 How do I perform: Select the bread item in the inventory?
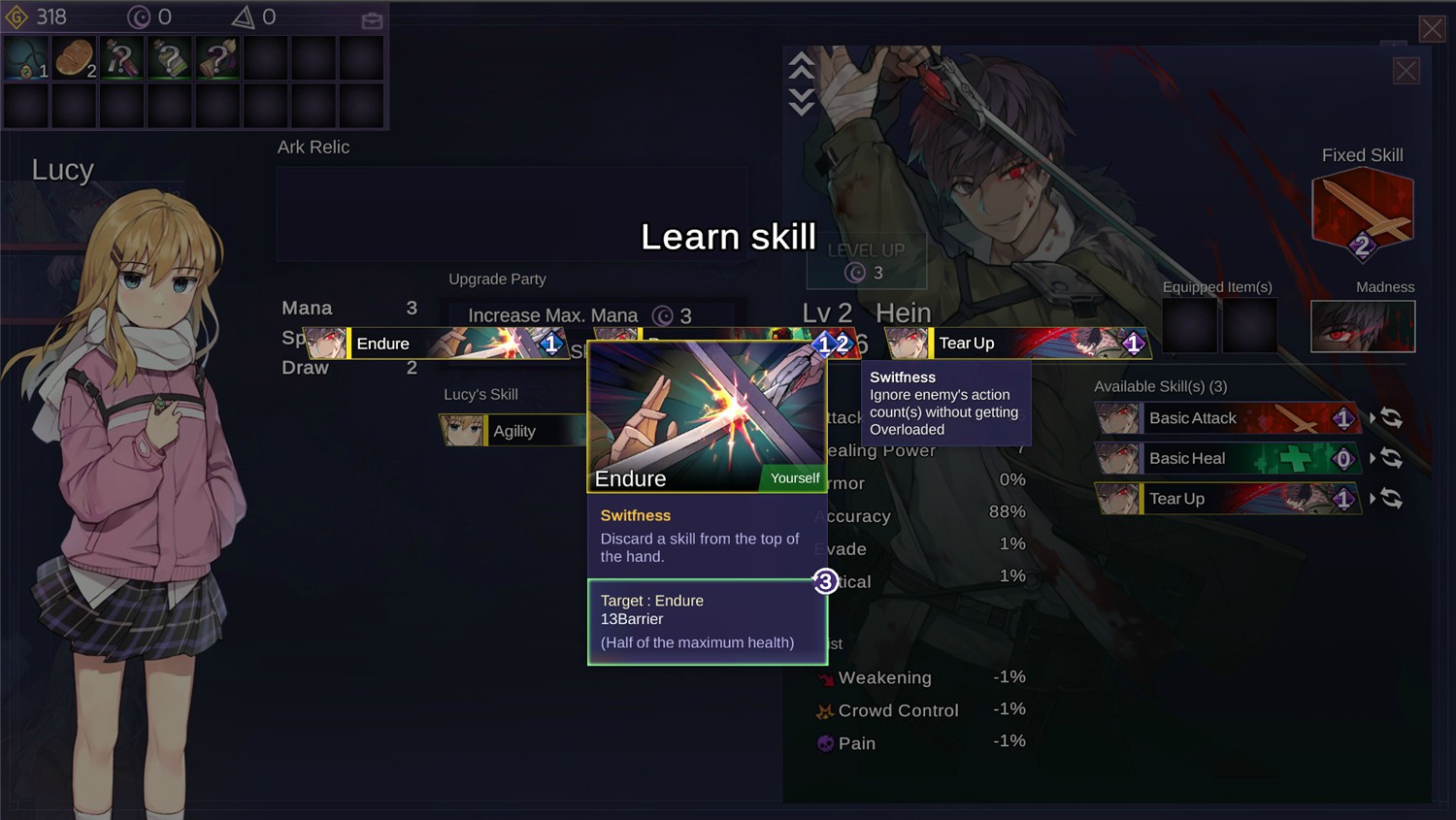click(74, 57)
